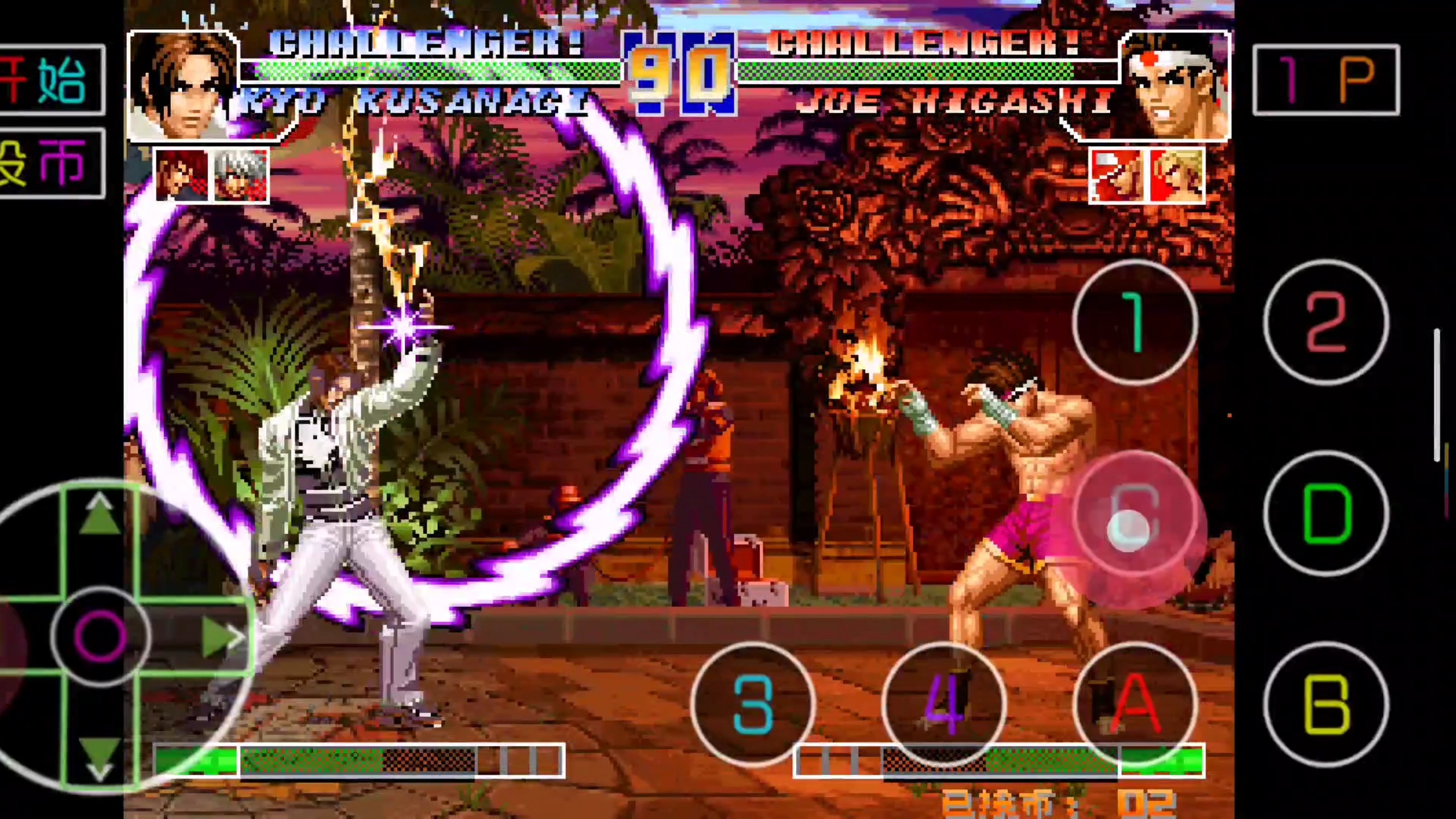Tap the virtual button labeled 3

[x=753, y=704]
